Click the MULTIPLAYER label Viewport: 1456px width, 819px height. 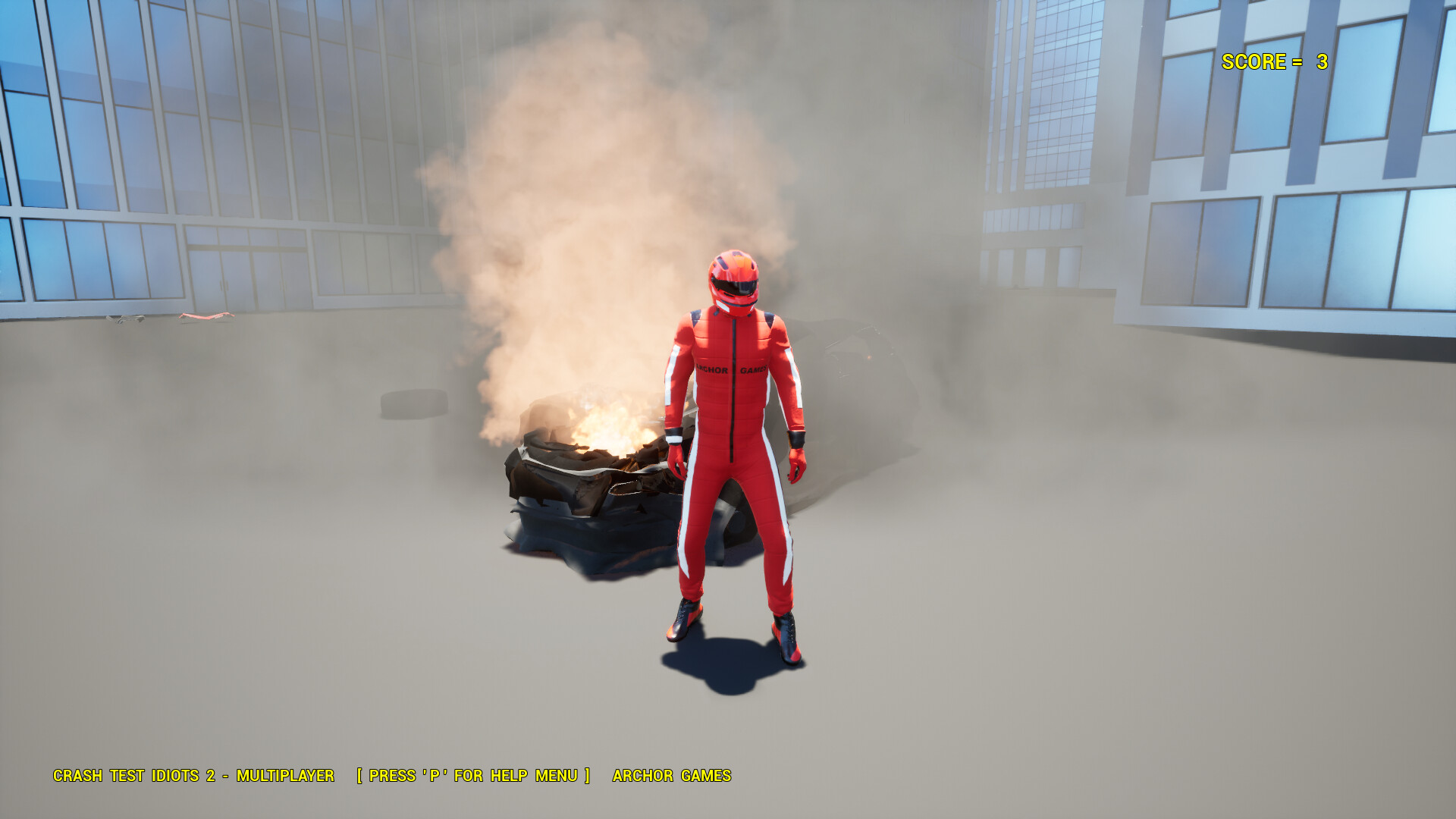(287, 776)
